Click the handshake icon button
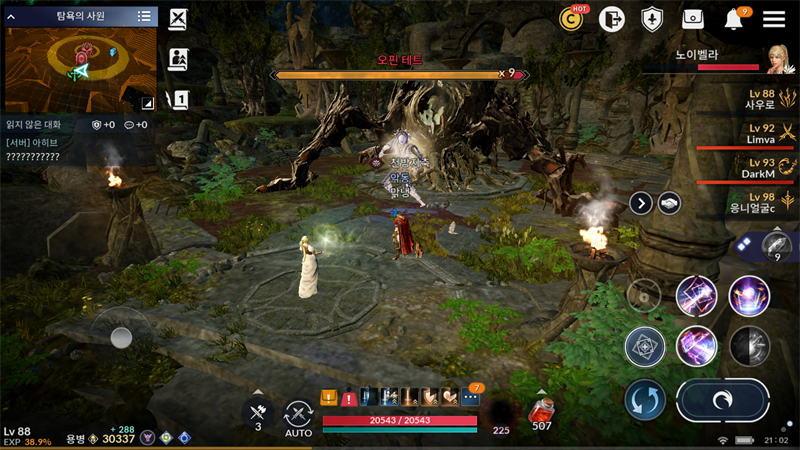 coord(669,203)
